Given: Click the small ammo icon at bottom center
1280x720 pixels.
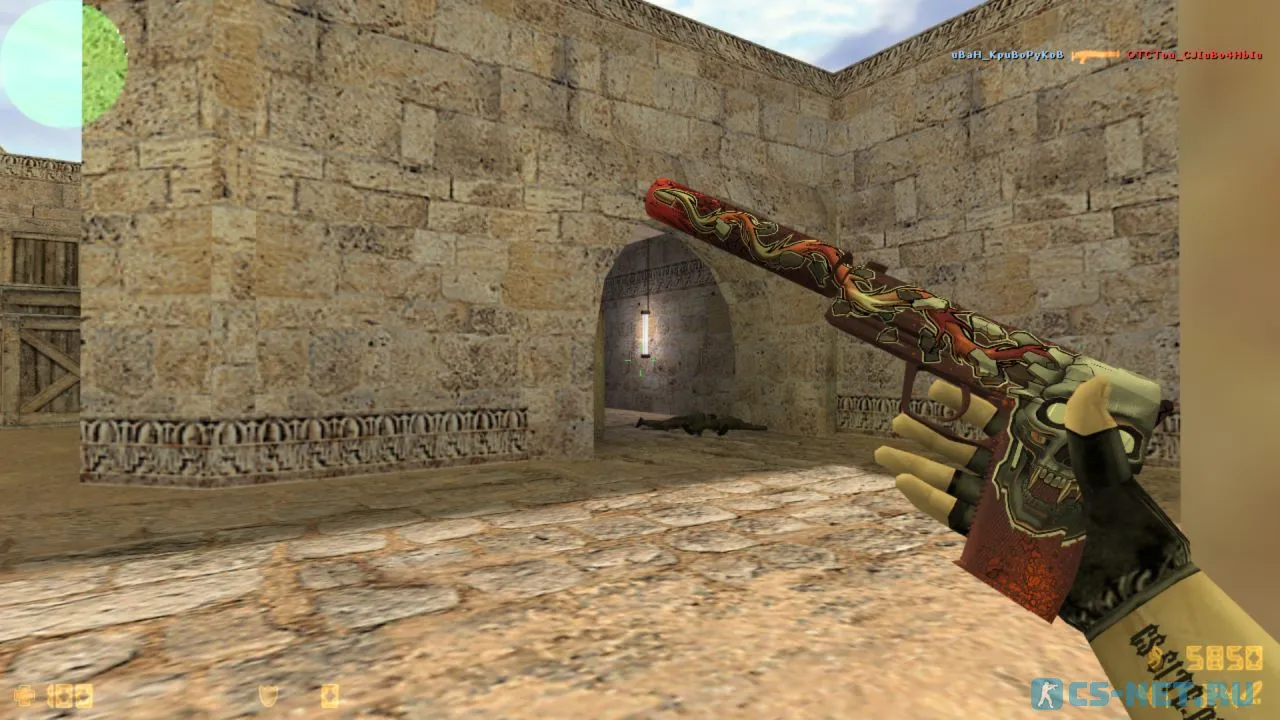Looking at the screenshot, I should click(x=330, y=694).
